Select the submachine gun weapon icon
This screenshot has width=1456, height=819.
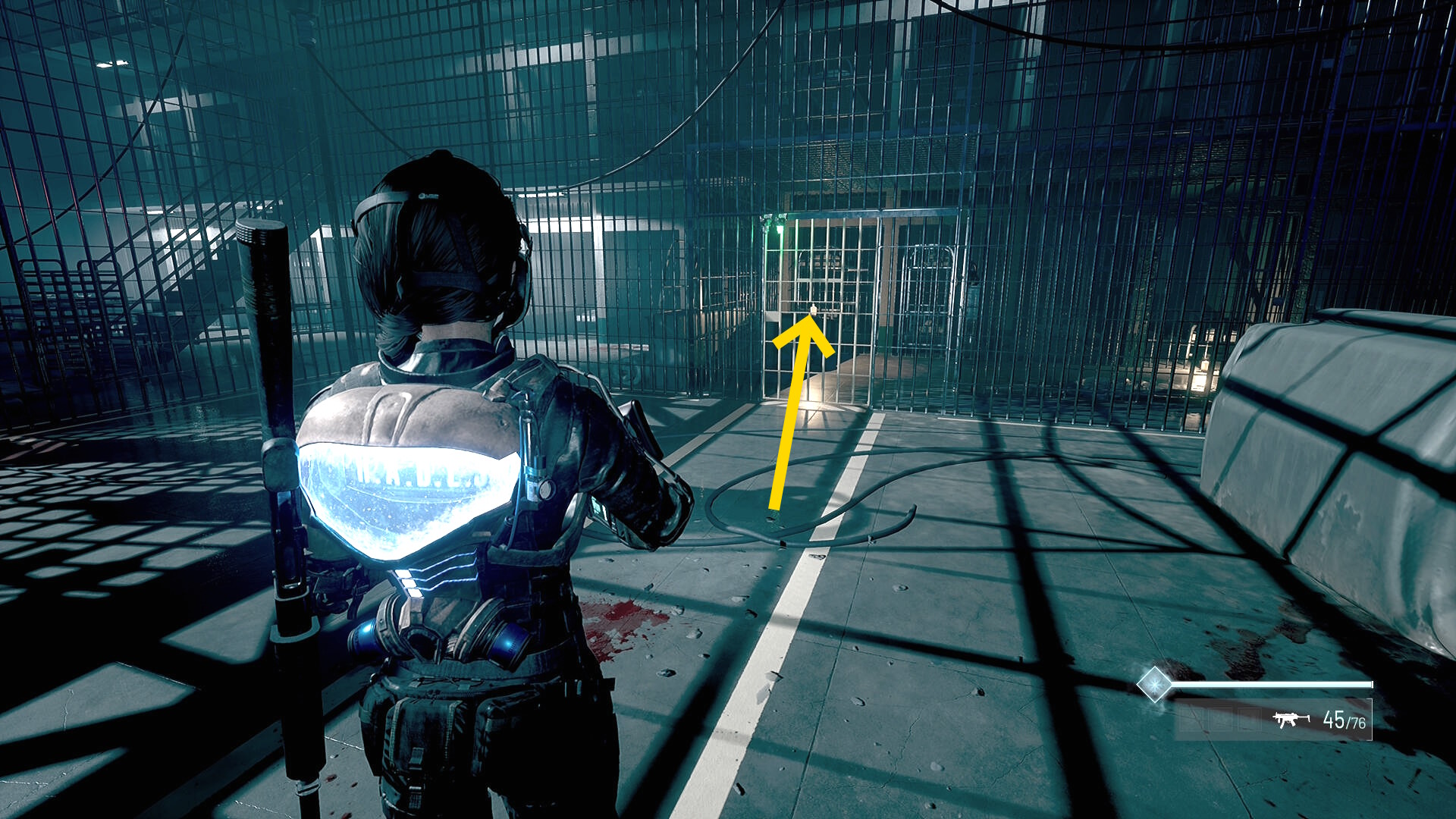tap(1291, 720)
